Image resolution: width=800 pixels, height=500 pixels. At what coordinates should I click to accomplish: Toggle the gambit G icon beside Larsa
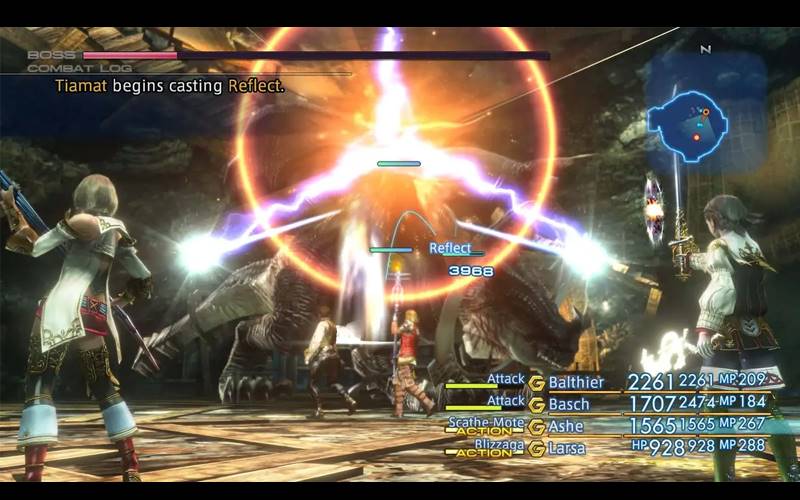tap(536, 449)
